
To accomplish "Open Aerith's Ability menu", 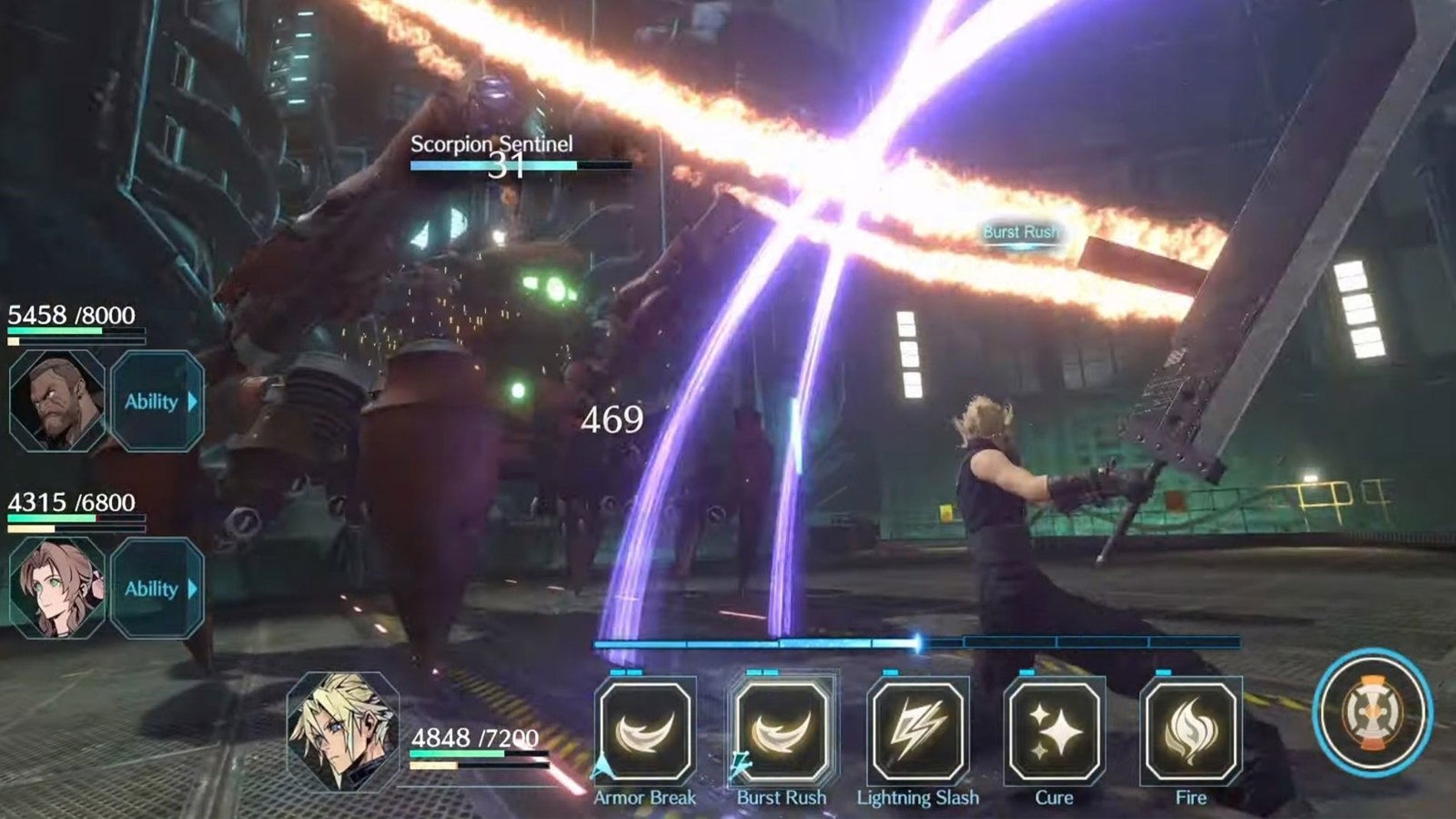I will (158, 588).
